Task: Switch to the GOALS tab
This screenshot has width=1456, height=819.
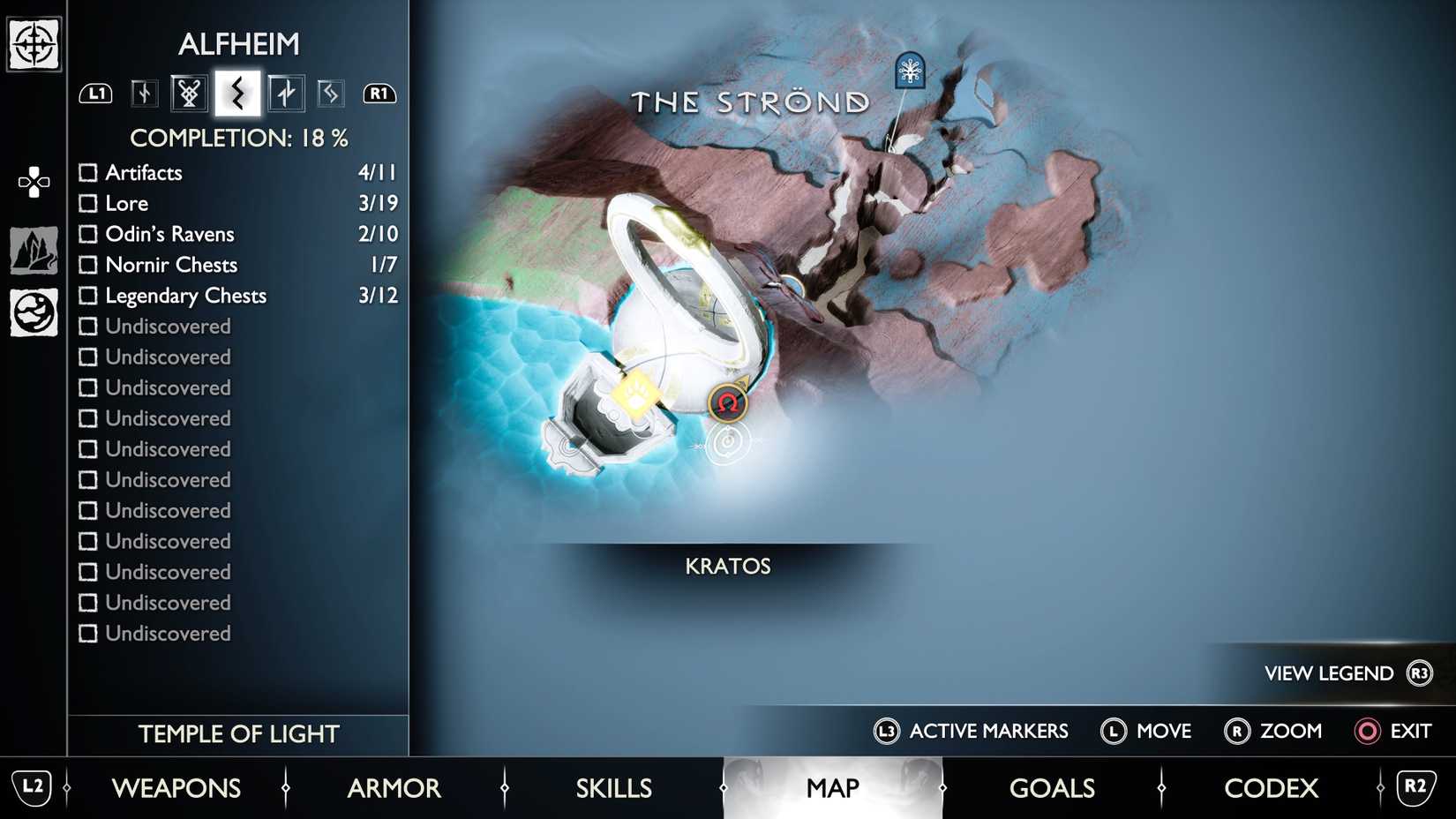Action: point(1052,788)
